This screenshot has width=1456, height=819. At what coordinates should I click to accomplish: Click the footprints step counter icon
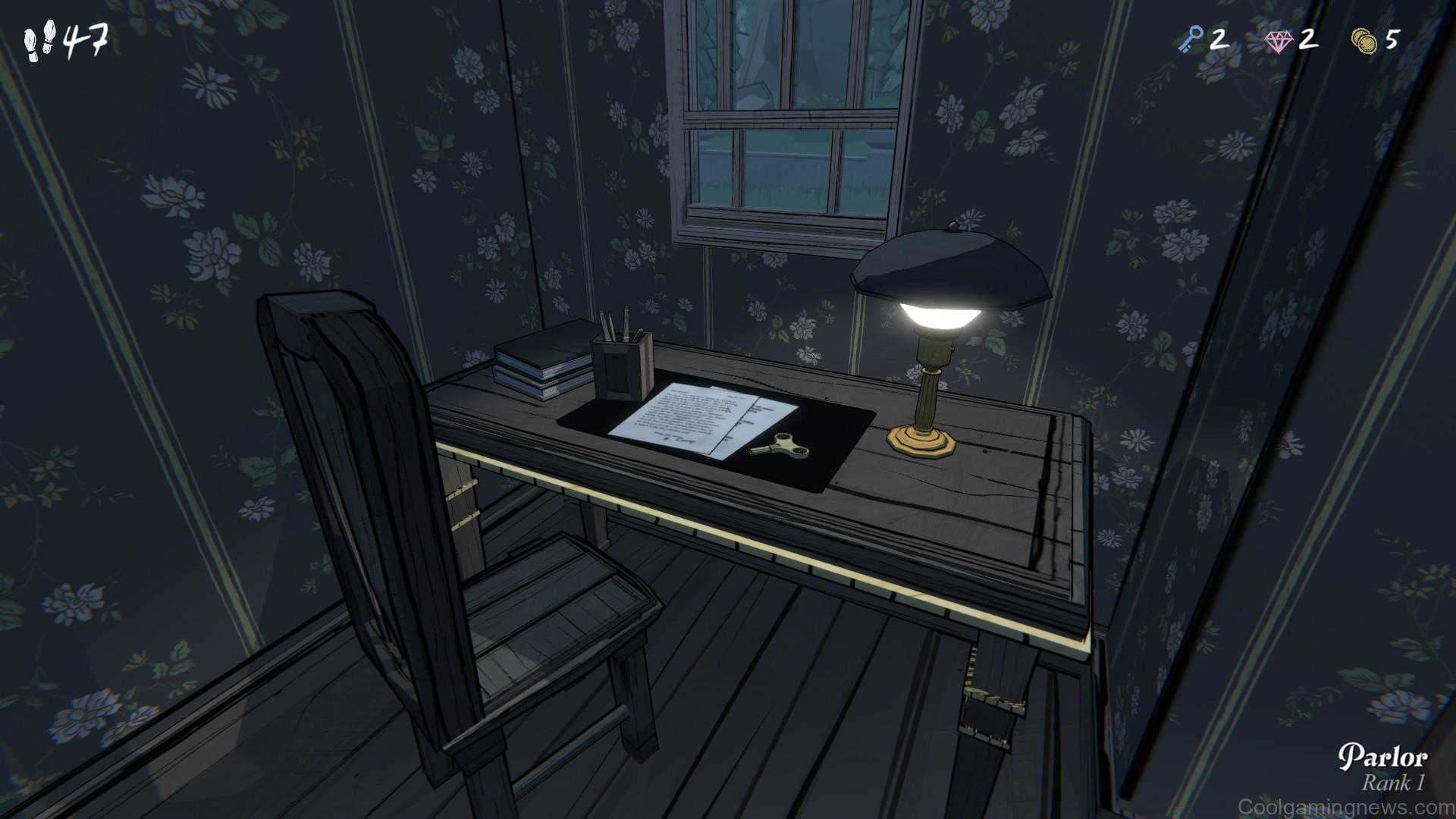(x=39, y=38)
